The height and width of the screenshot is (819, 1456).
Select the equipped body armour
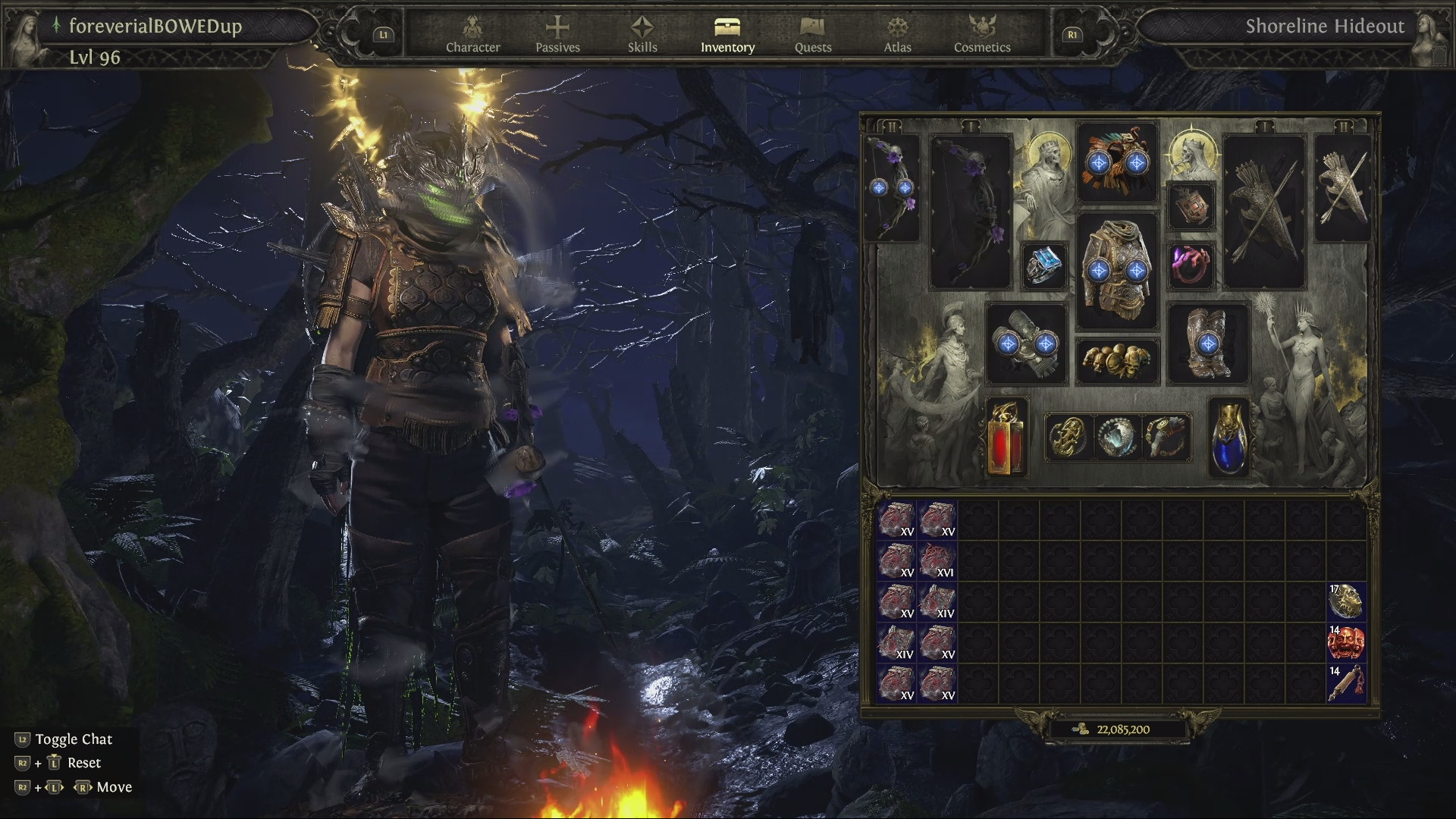pos(1118,269)
